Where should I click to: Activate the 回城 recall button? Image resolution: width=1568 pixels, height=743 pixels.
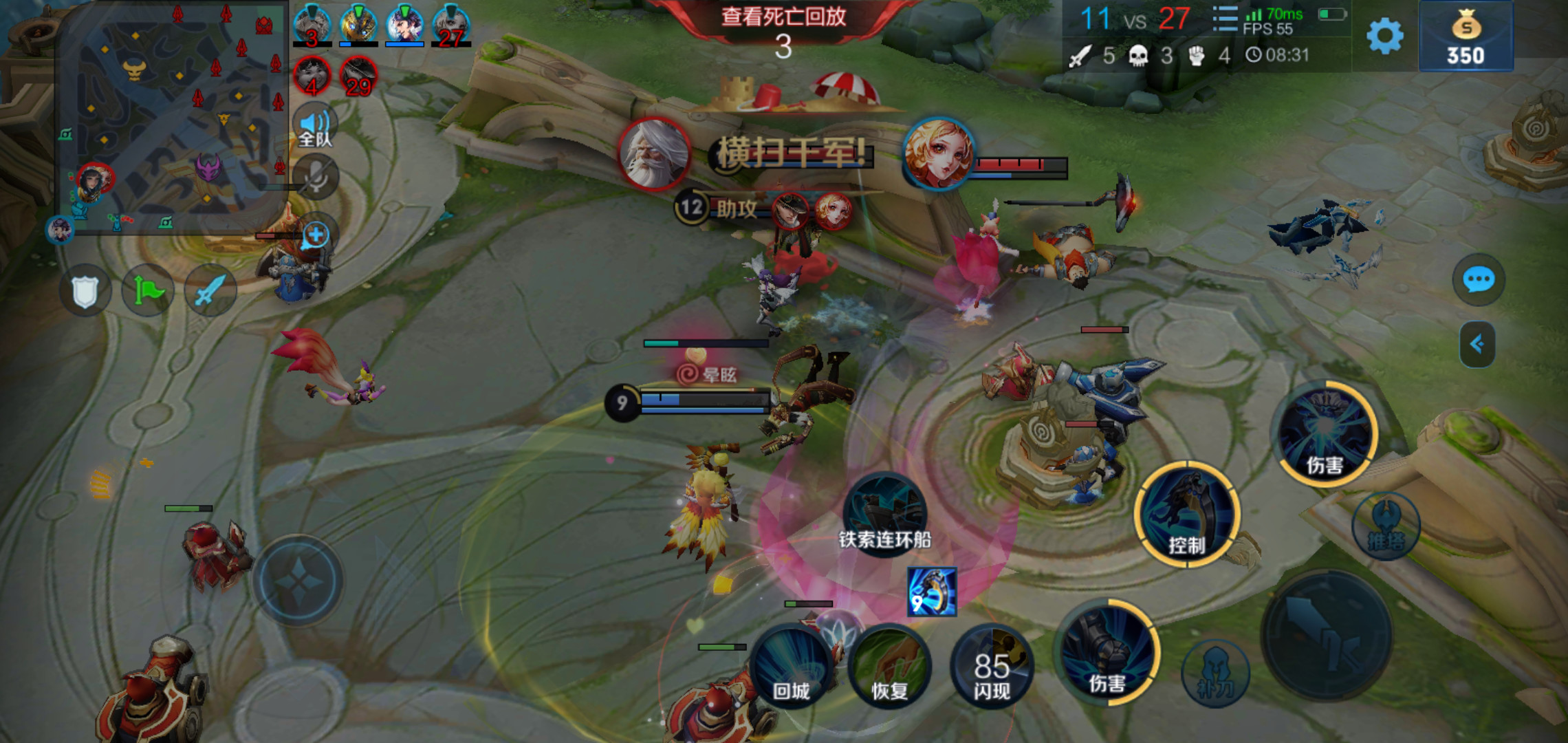pyautogui.click(x=791, y=667)
